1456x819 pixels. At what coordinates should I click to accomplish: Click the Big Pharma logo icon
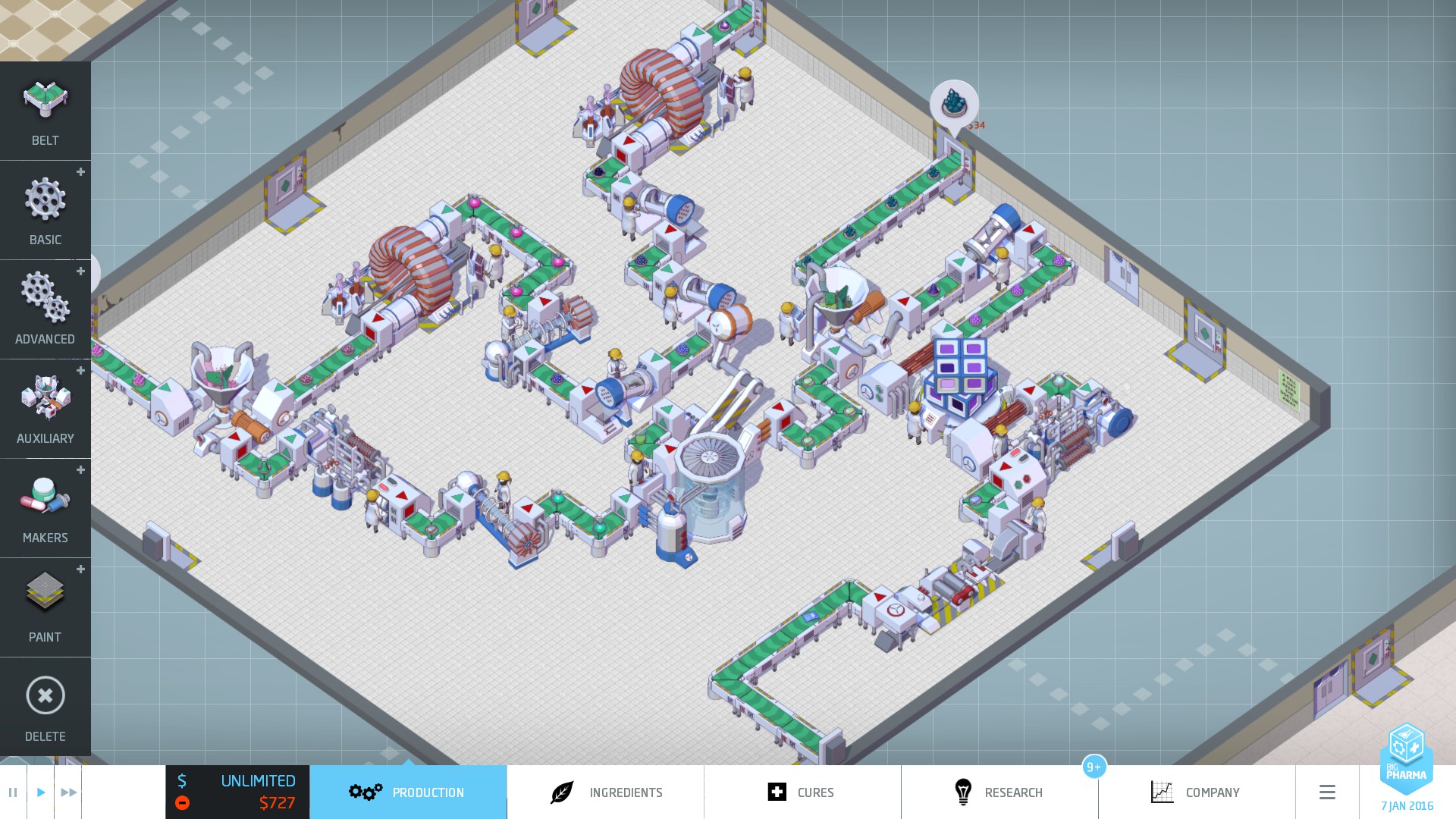point(1407,757)
